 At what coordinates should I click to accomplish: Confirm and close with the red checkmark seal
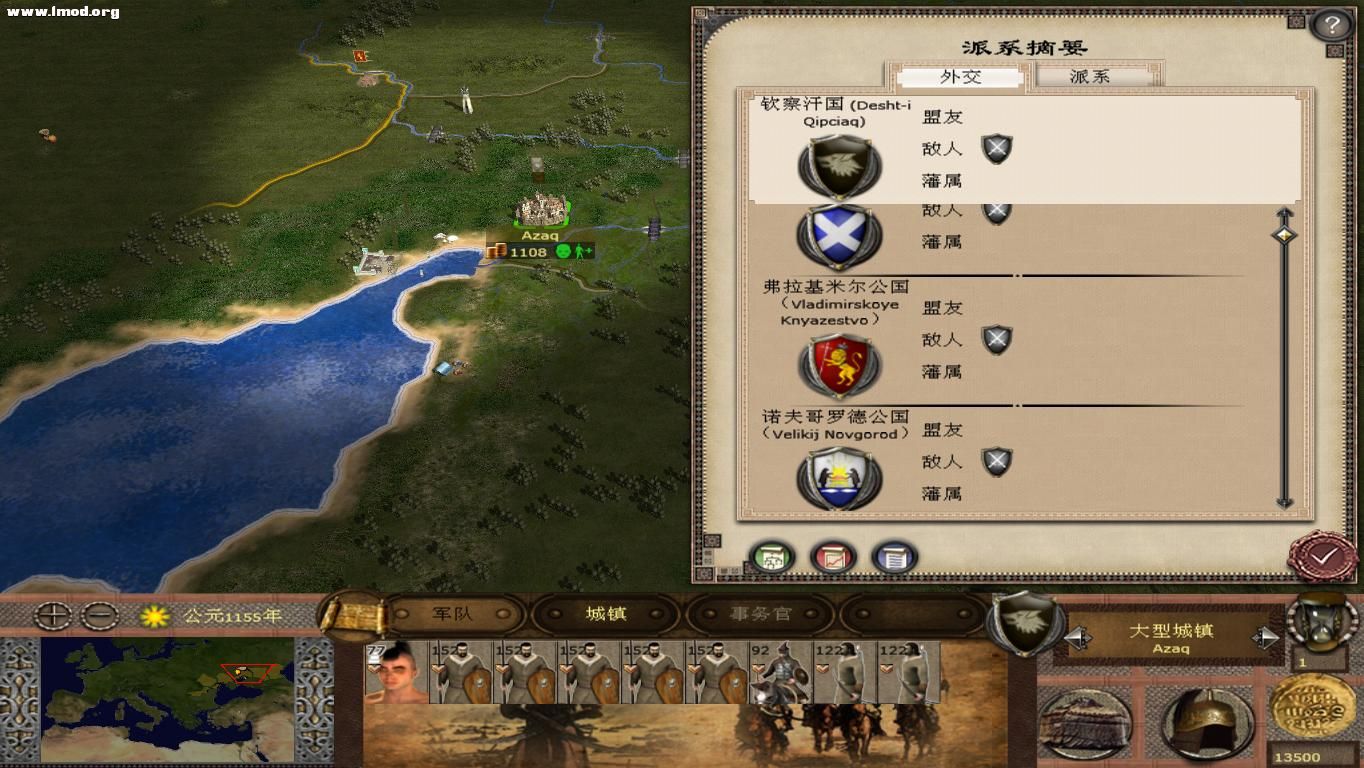1324,555
